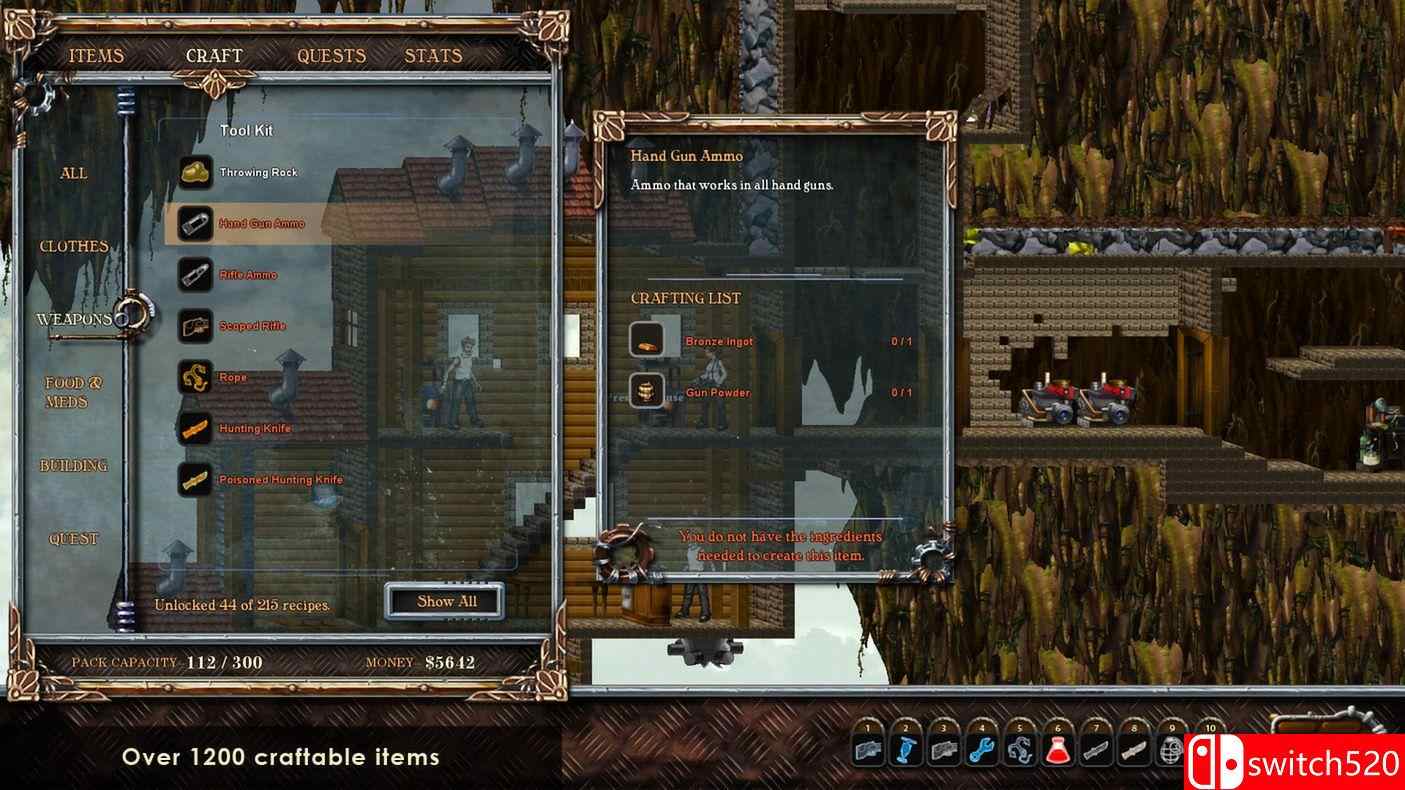Switch to the ITEMS tab
Viewport: 1405px width, 790px height.
pyautogui.click(x=96, y=55)
